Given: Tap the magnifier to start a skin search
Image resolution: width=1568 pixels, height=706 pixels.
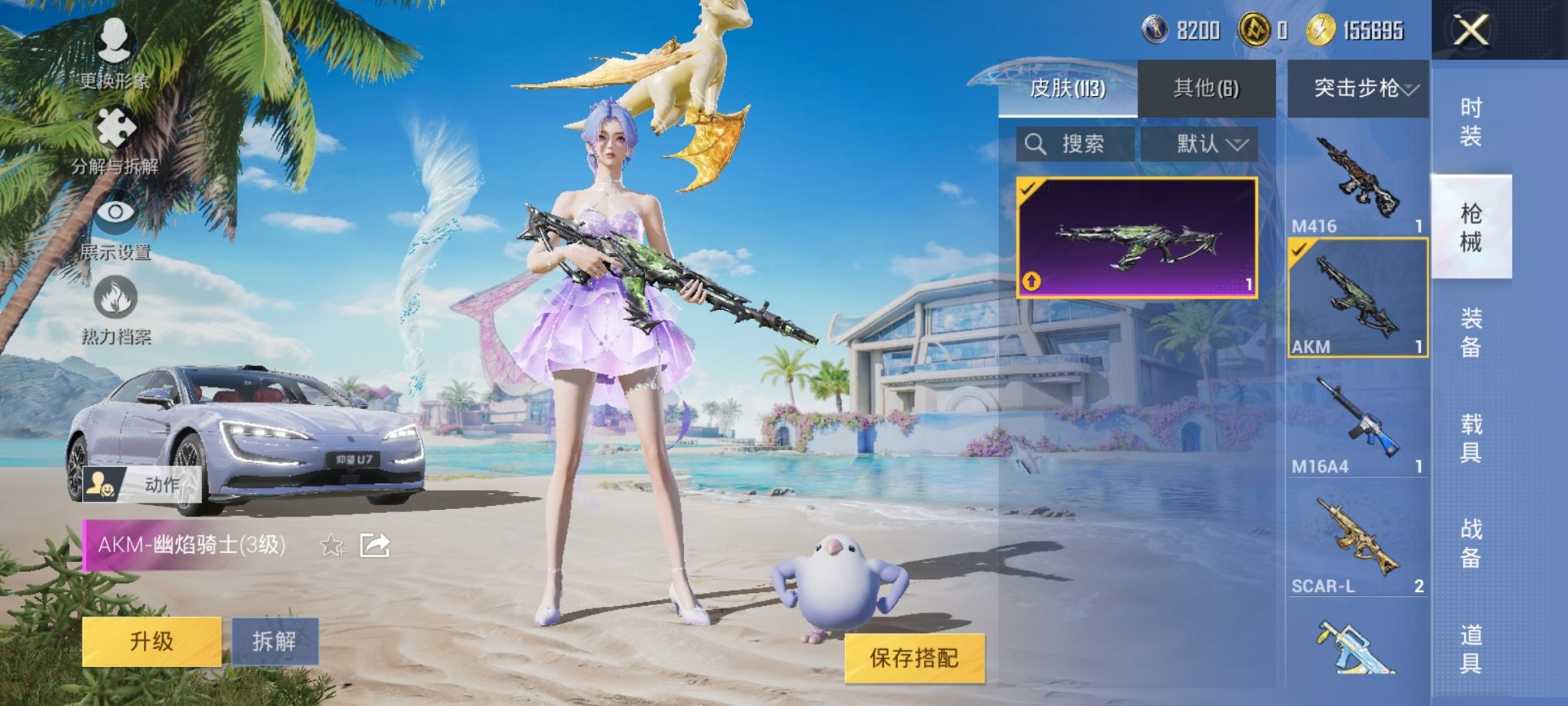Looking at the screenshot, I should pyautogui.click(x=1036, y=145).
